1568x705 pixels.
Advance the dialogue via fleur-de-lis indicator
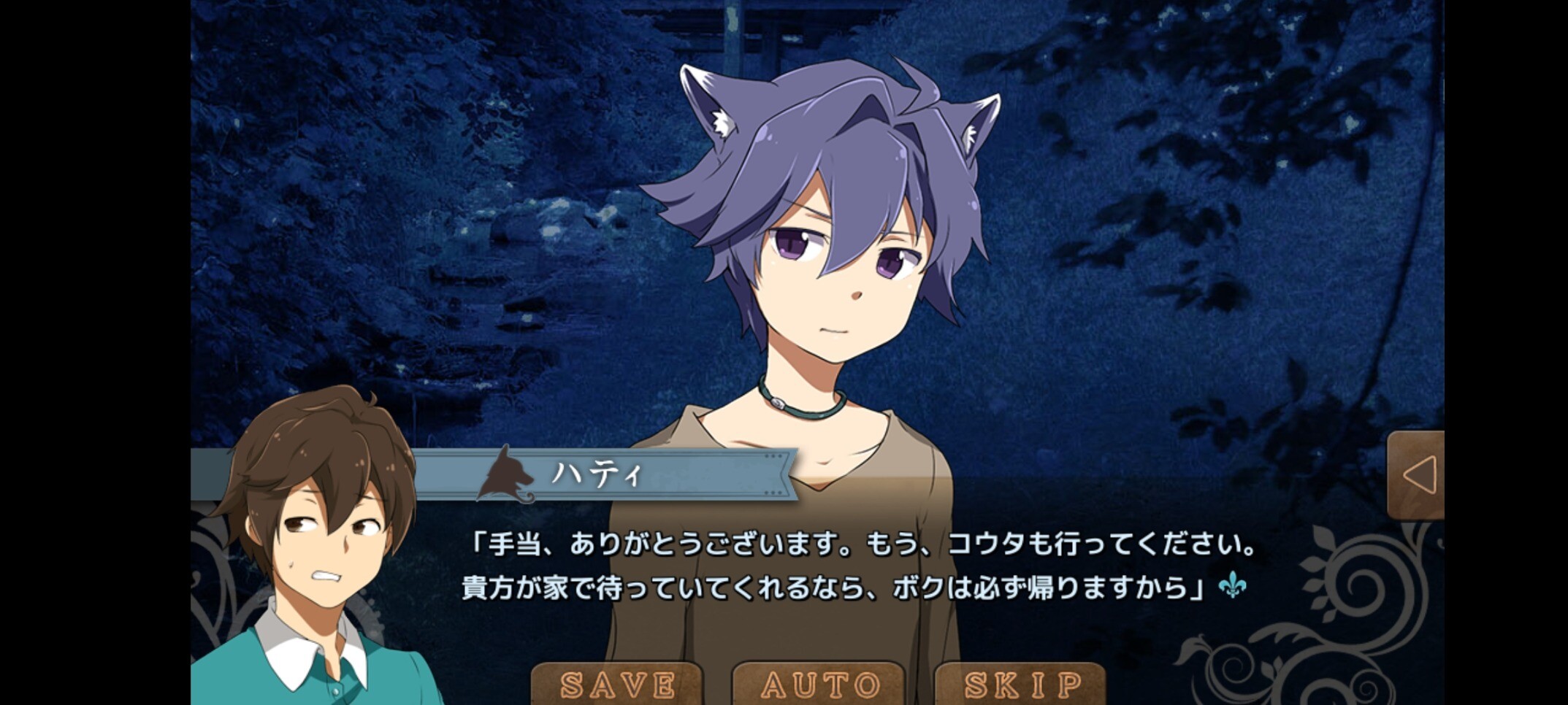(x=1232, y=585)
